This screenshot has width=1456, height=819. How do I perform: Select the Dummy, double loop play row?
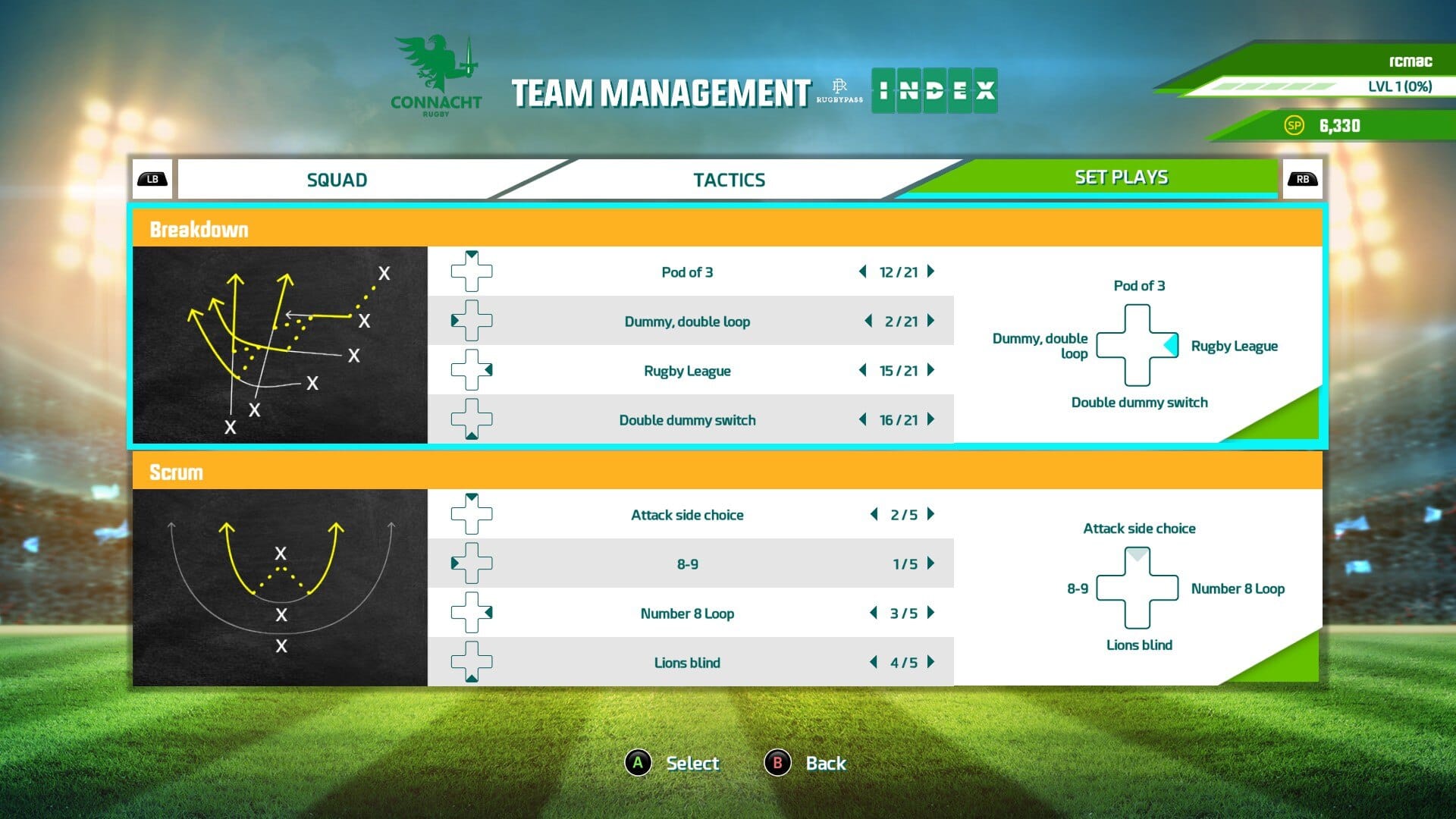(687, 322)
